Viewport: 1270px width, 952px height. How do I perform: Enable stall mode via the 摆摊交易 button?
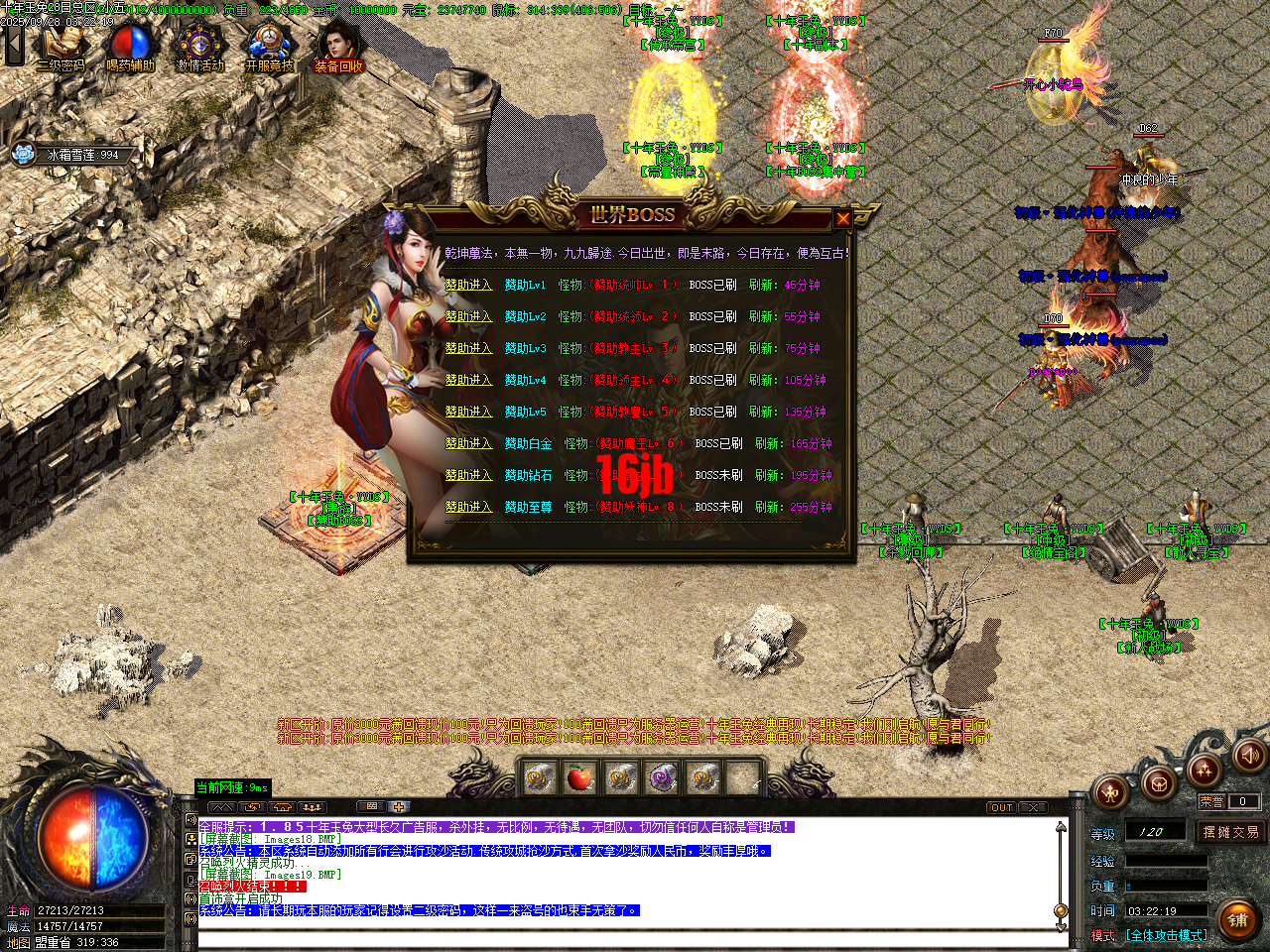pyautogui.click(x=1230, y=833)
